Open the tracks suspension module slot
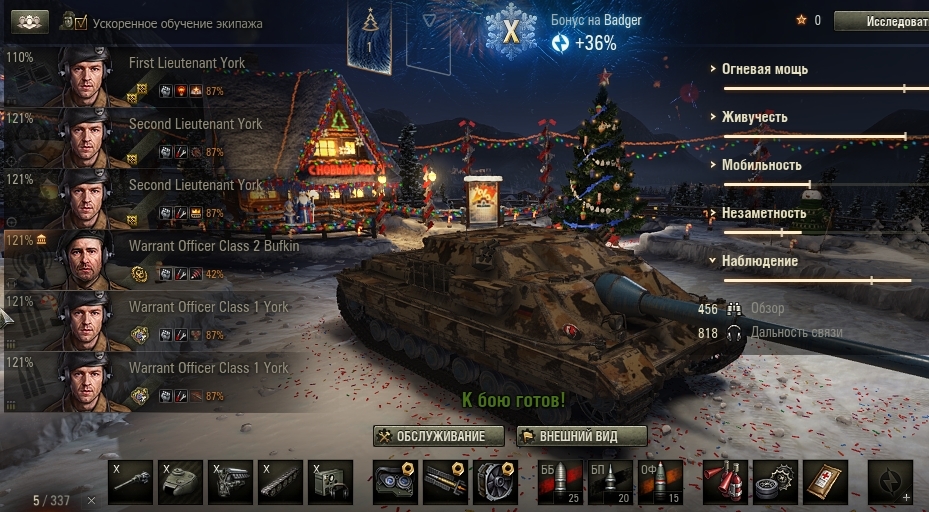The image size is (929, 512). click(280, 483)
